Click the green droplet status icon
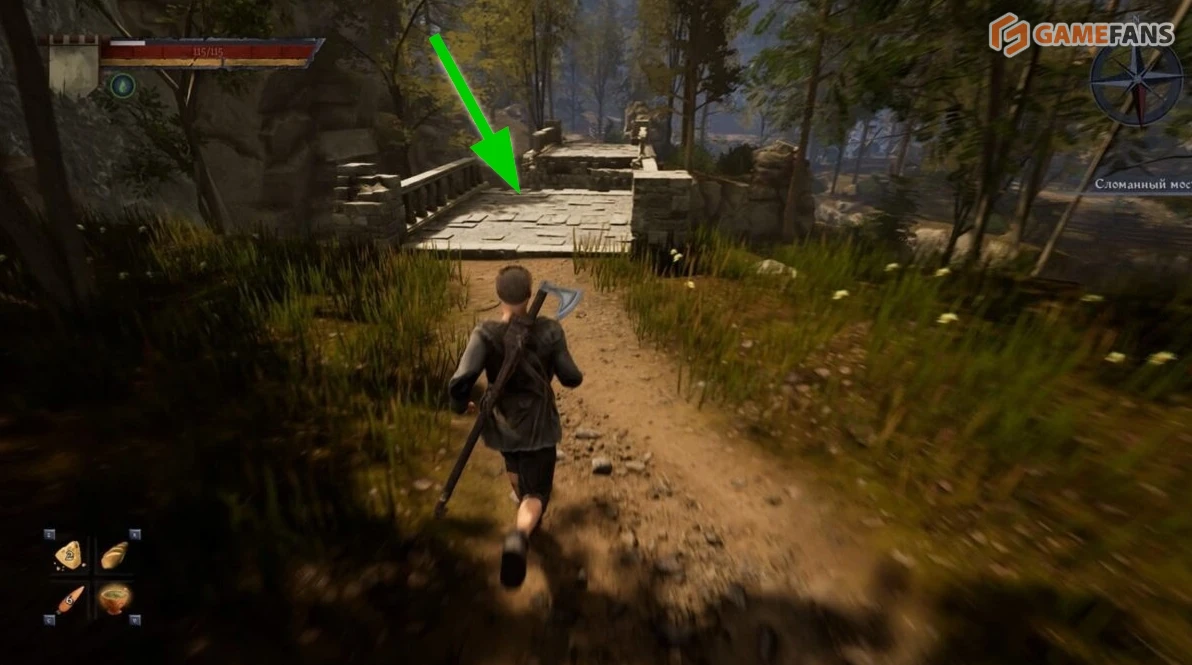Viewport: 1192px width, 665px height. 122,85
